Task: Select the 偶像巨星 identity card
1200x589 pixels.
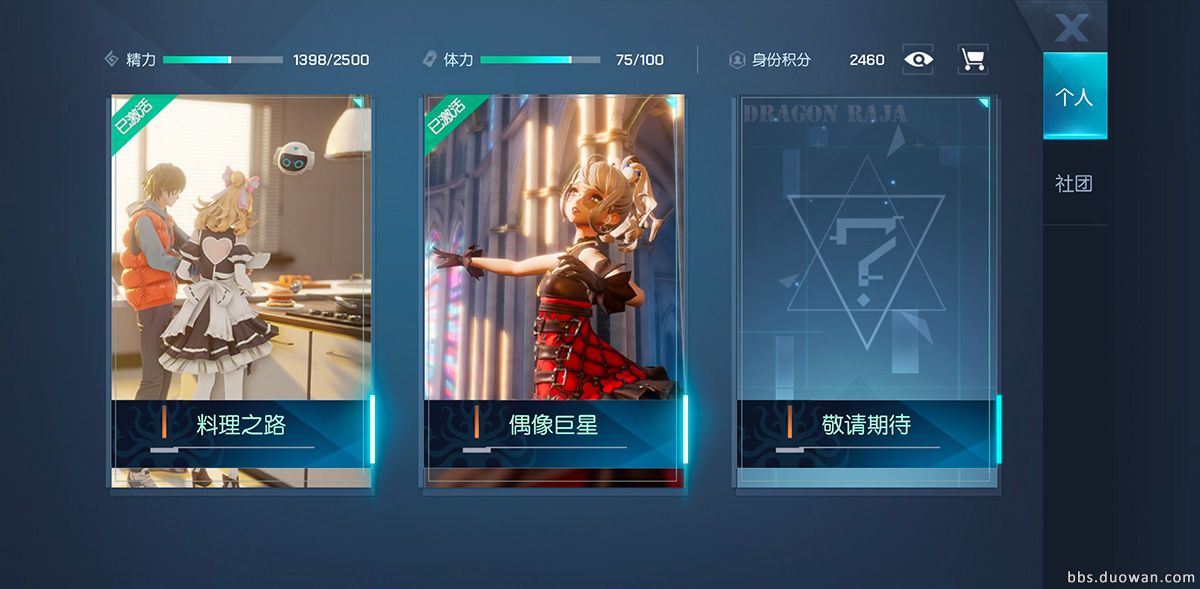Action: (x=554, y=290)
